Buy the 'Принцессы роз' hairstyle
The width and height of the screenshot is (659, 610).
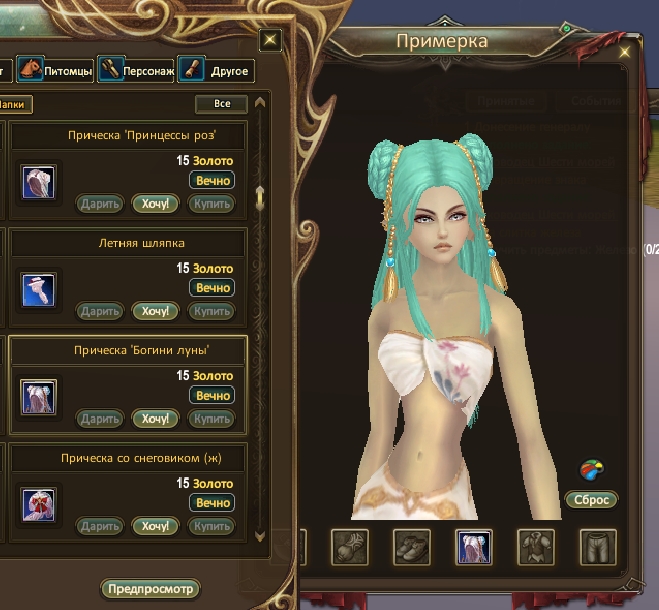tap(212, 204)
